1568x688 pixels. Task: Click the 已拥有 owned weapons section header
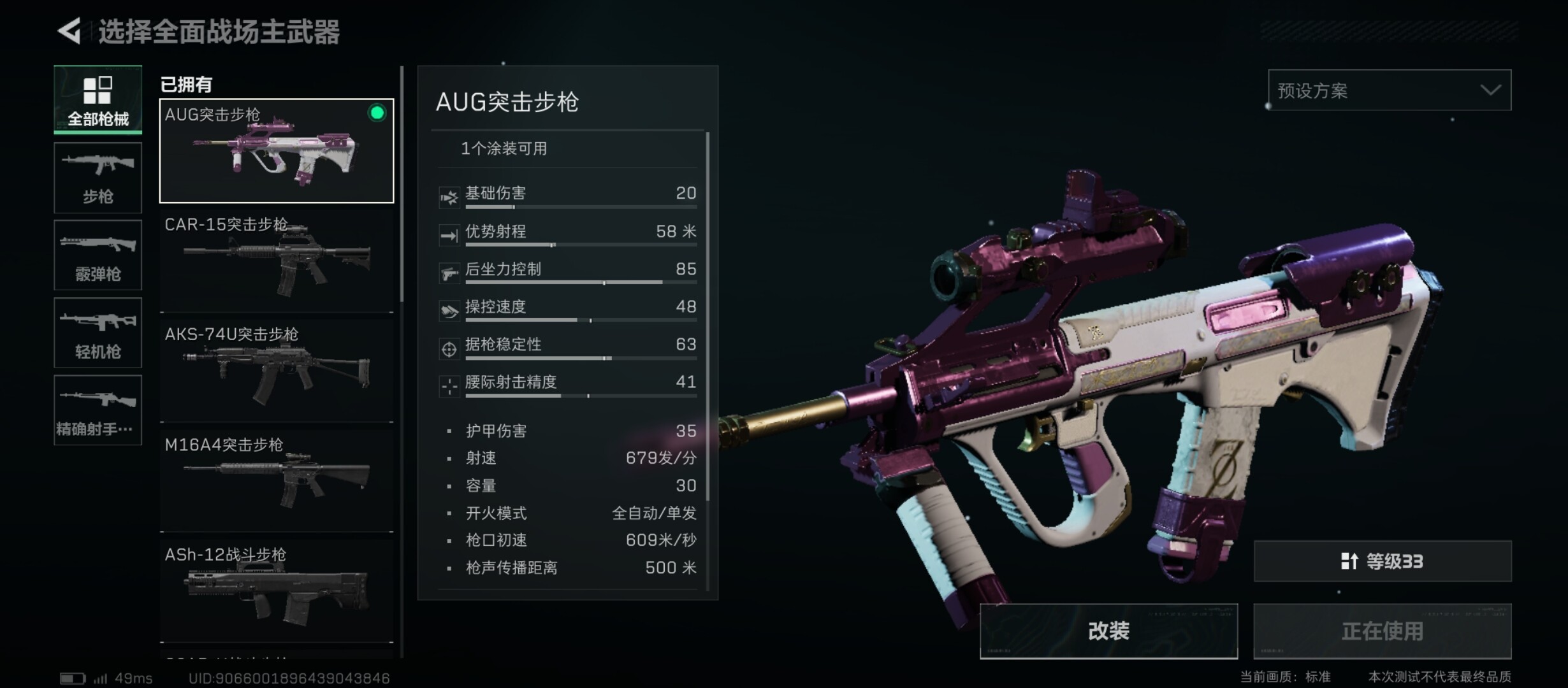(x=185, y=84)
